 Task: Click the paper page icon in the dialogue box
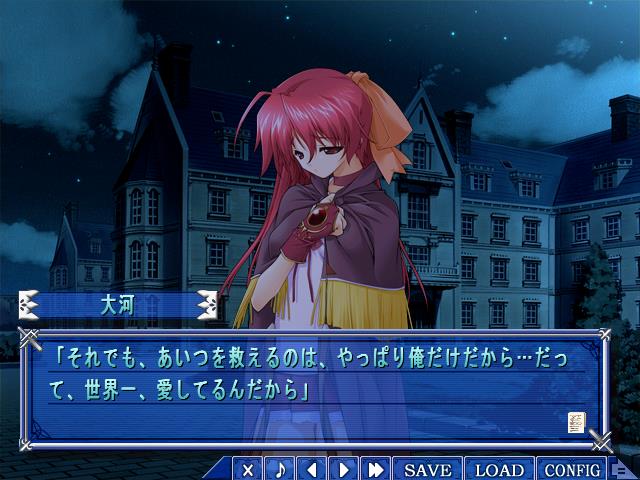tap(576, 422)
